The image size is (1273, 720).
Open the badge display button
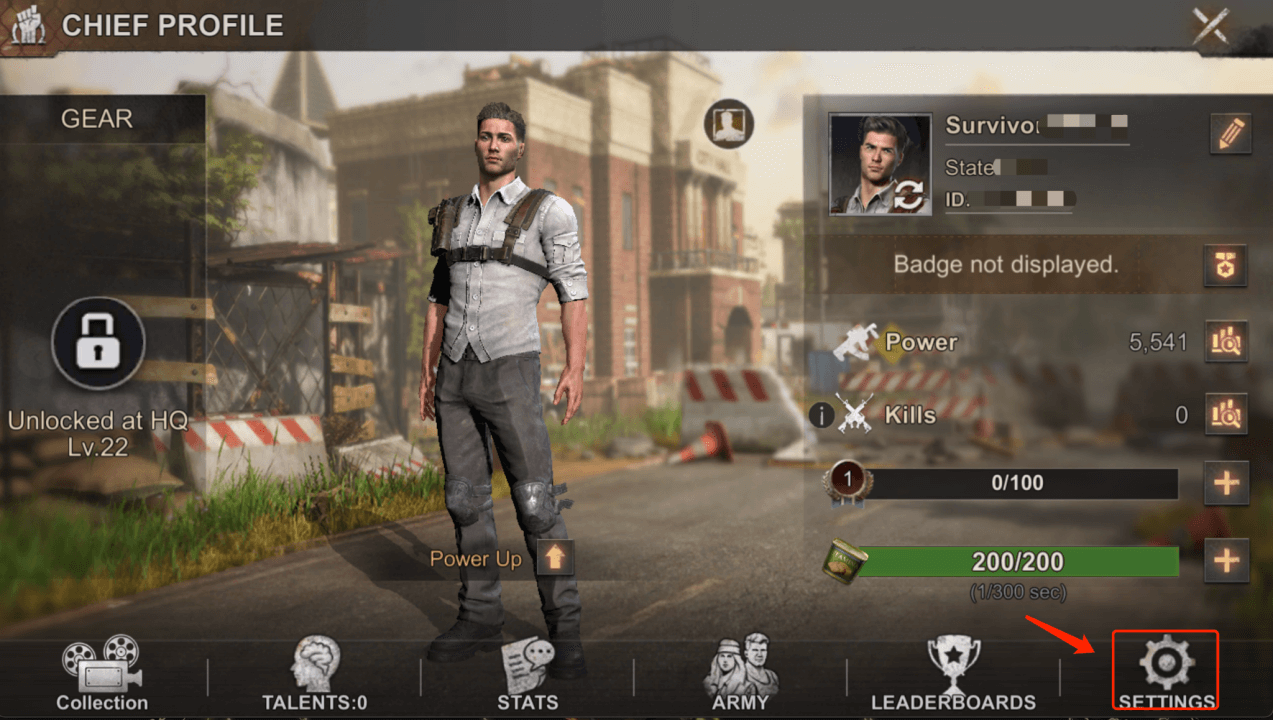tap(1225, 265)
